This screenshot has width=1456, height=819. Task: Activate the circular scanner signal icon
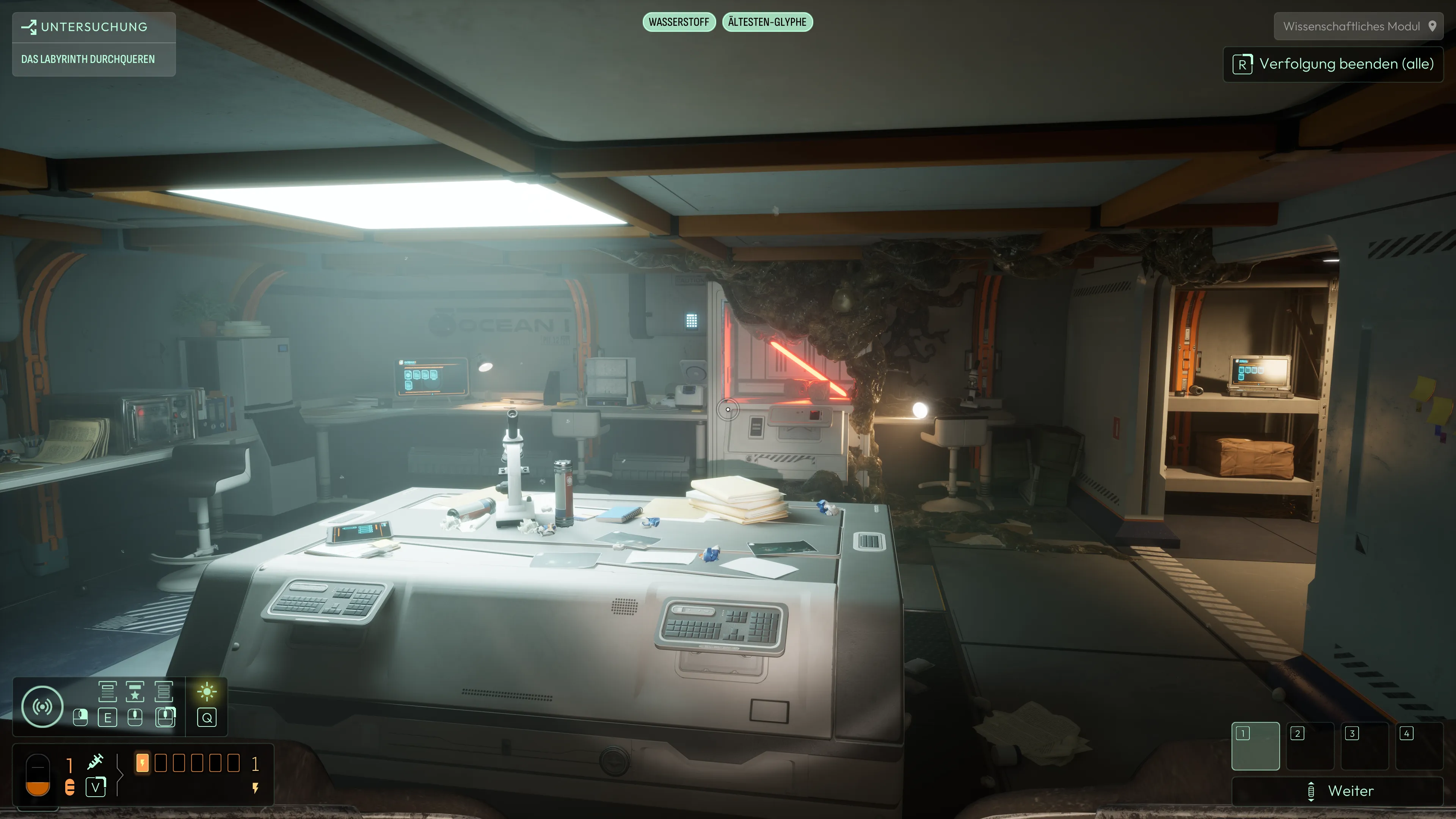pos(42,706)
